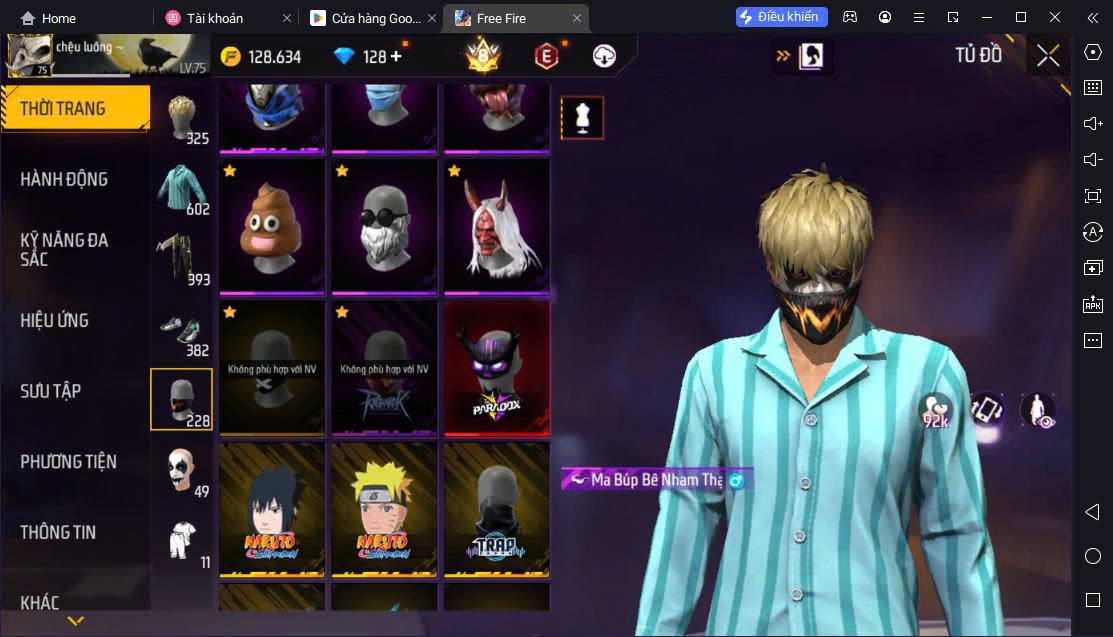Select the striped shirt subcategory
This screenshot has height=637, width=1113.
[x=182, y=189]
